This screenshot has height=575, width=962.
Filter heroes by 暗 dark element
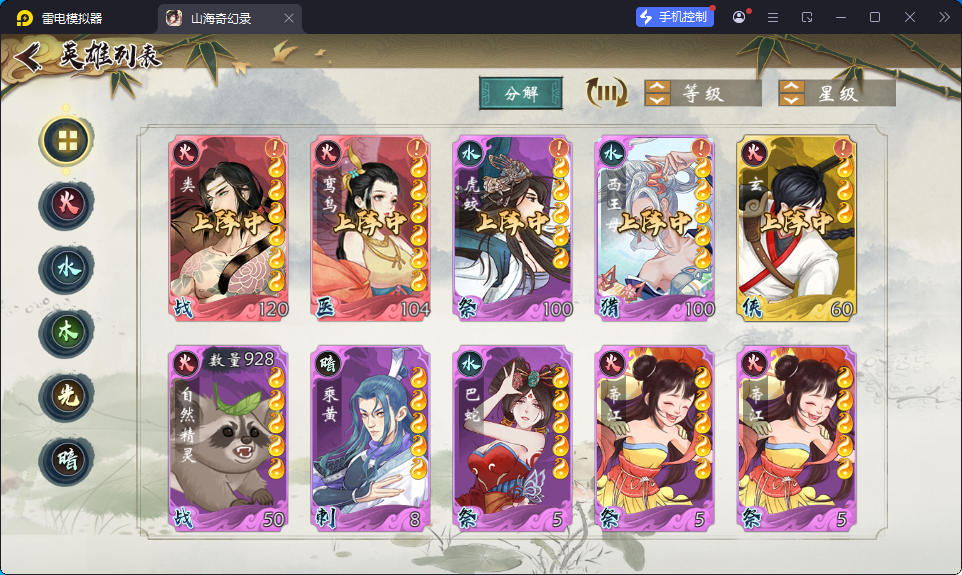pos(66,460)
